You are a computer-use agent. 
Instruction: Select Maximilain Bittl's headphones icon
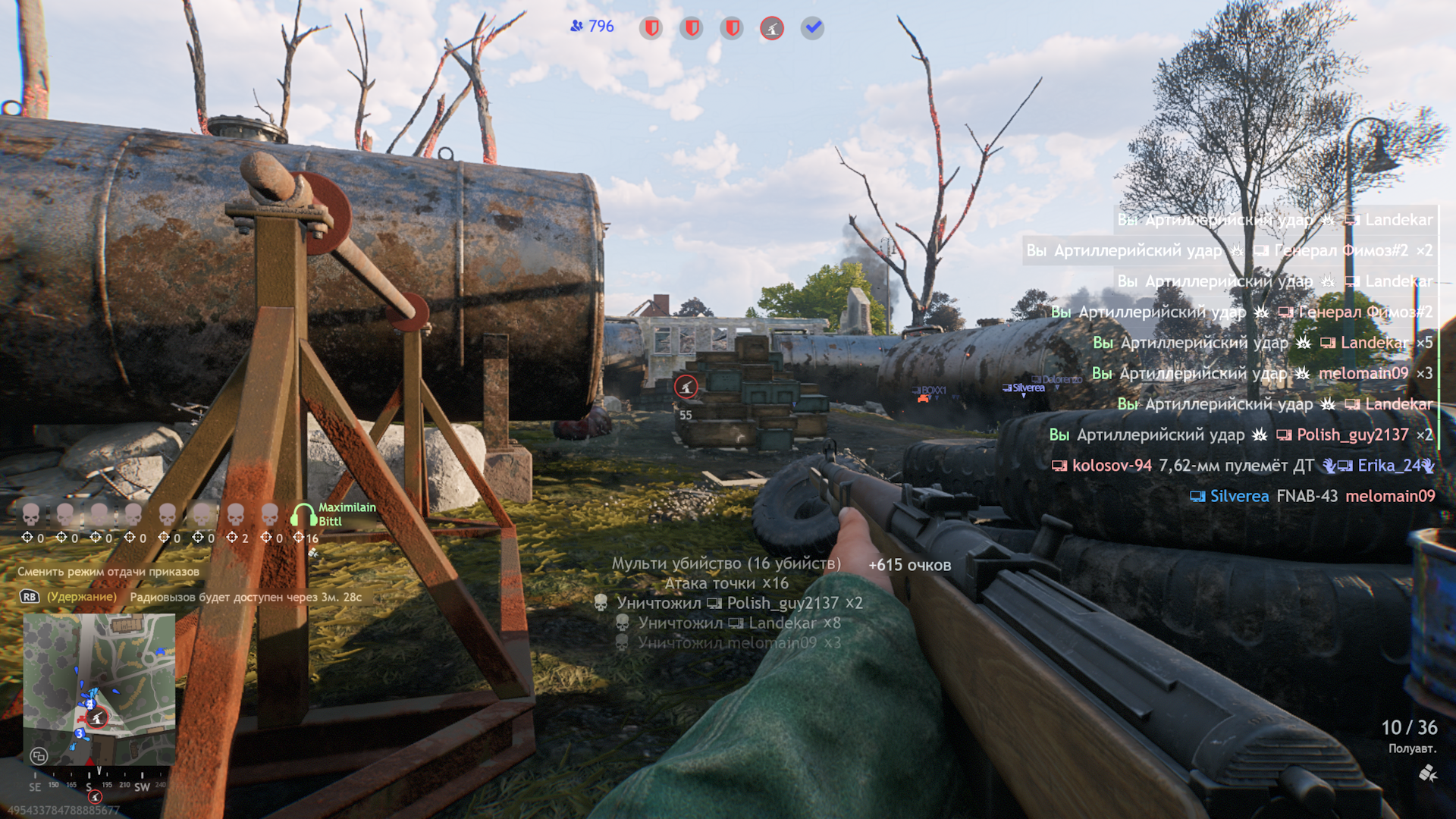[303, 515]
